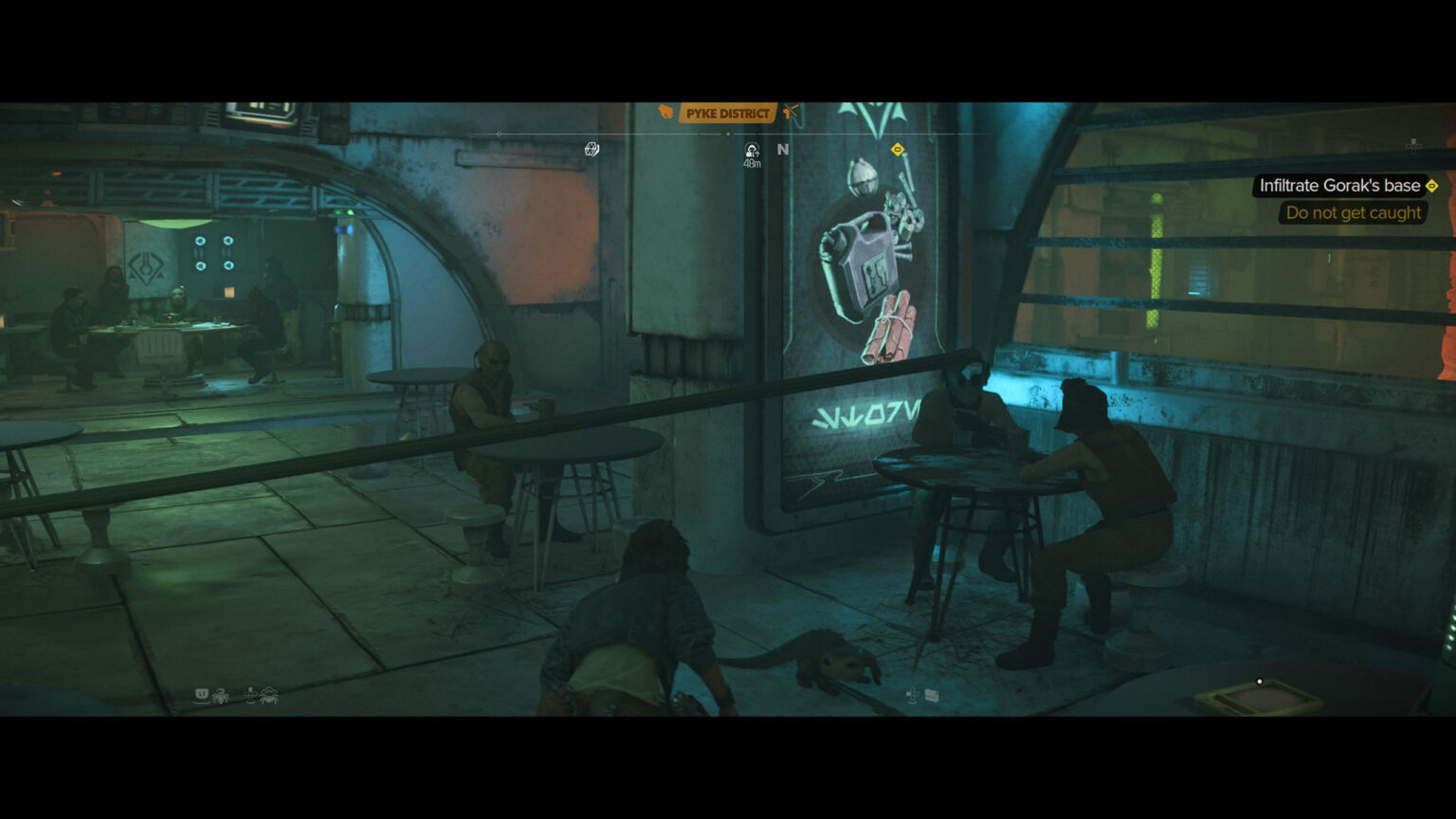Toggle the white waypoint dot on the compass line
Screen dimensions: 1456x819
(x=727, y=133)
